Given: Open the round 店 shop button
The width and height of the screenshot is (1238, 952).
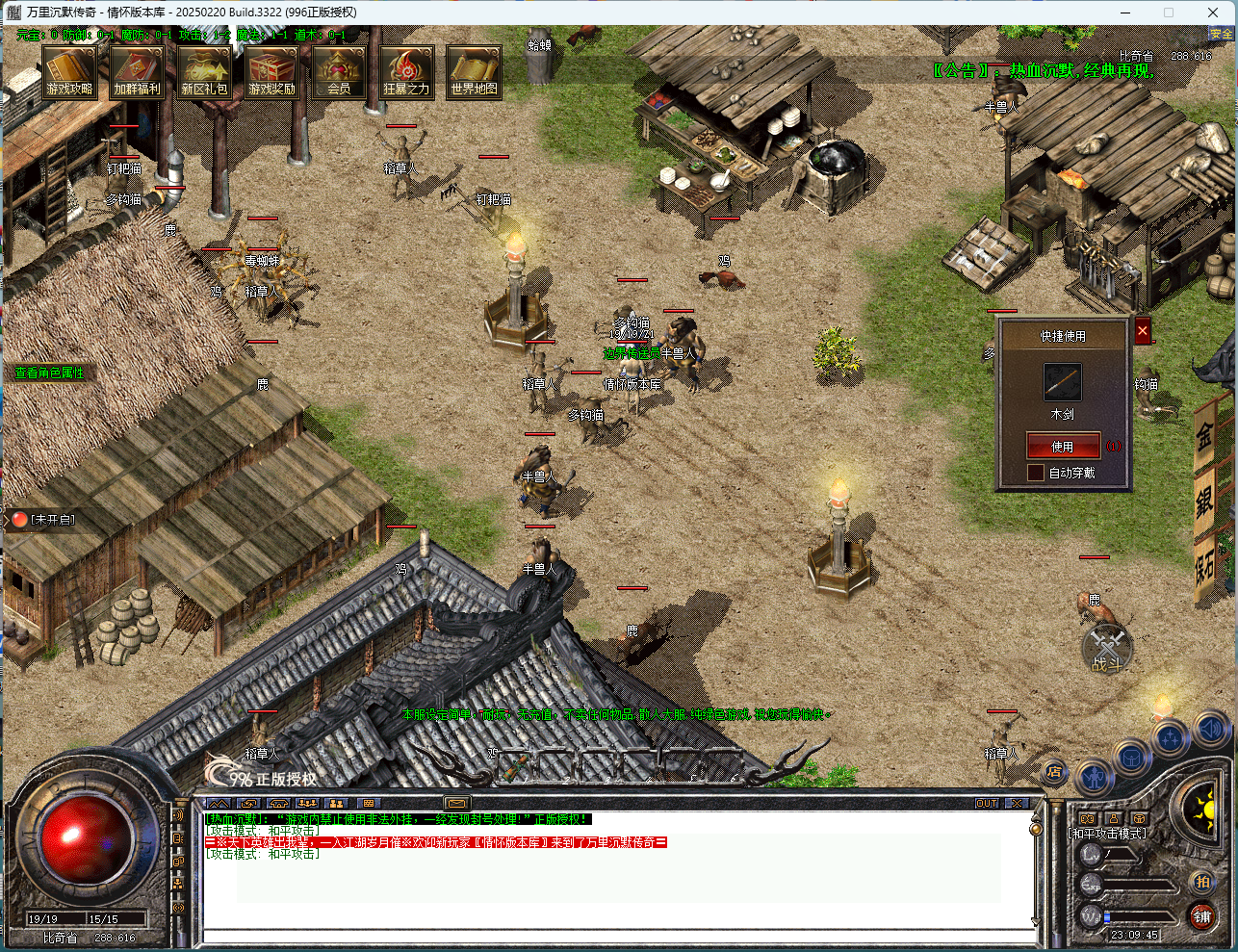Looking at the screenshot, I should (x=1054, y=771).
